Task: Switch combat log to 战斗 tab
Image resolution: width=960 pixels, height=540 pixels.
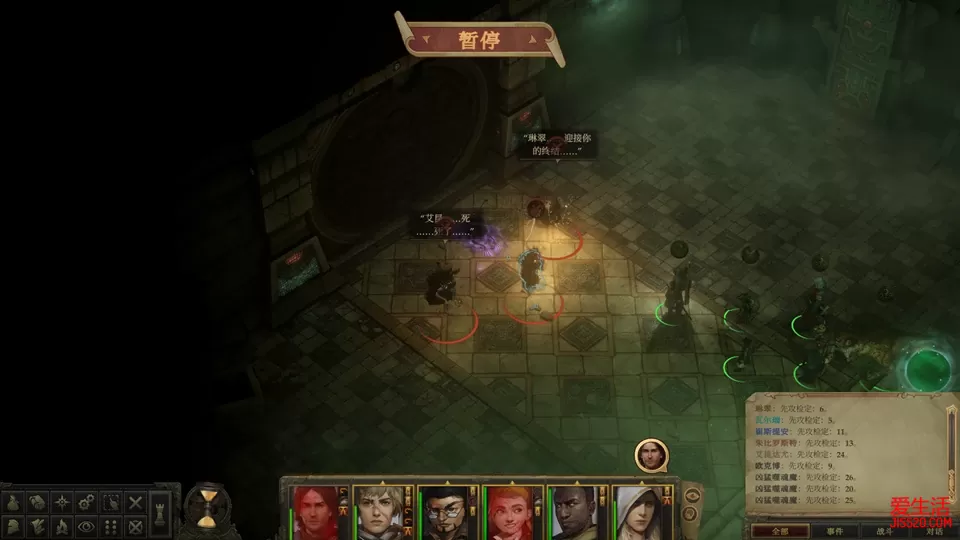Action: 888,530
